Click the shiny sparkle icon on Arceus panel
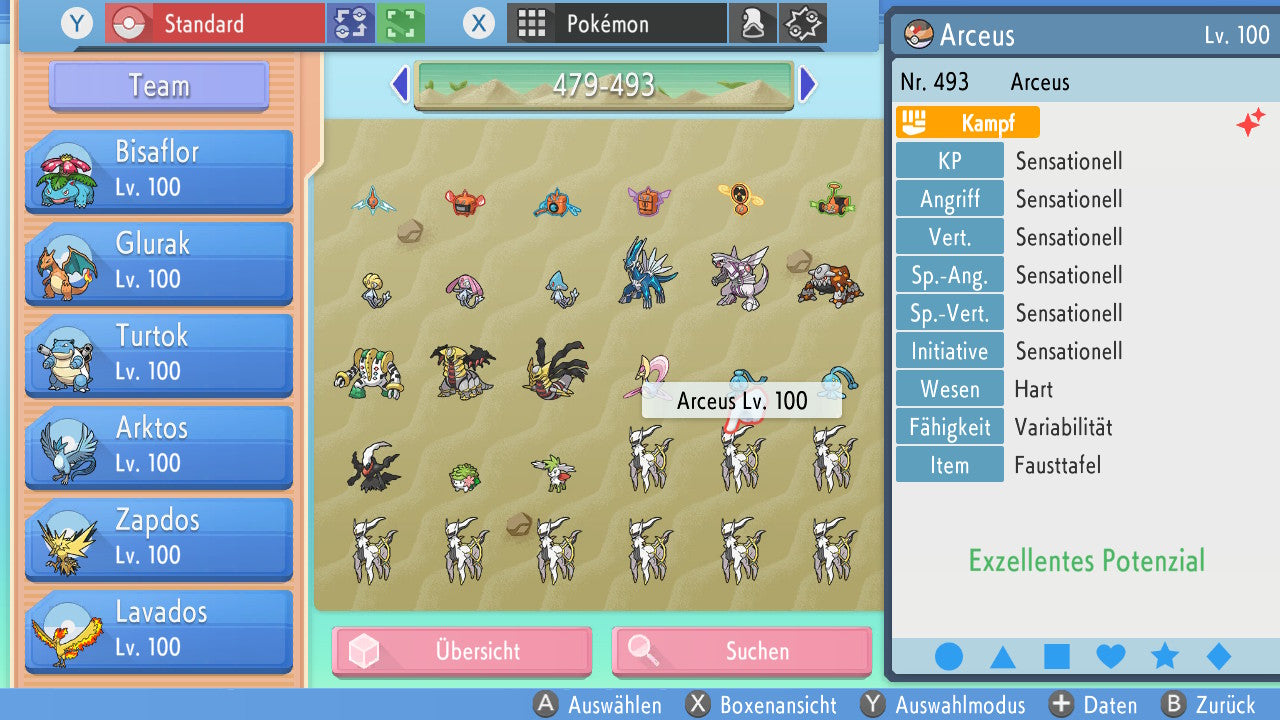Viewport: 1280px width, 720px height. click(x=1251, y=123)
